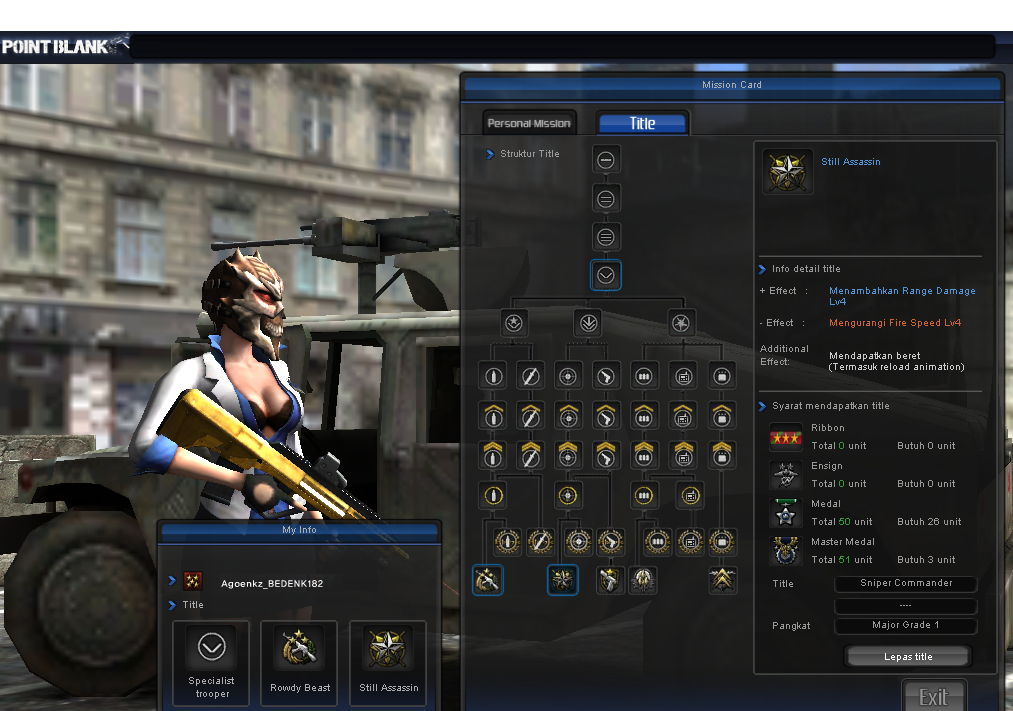Click the Lepas title button
The width and height of the screenshot is (1013, 711).
(908, 657)
